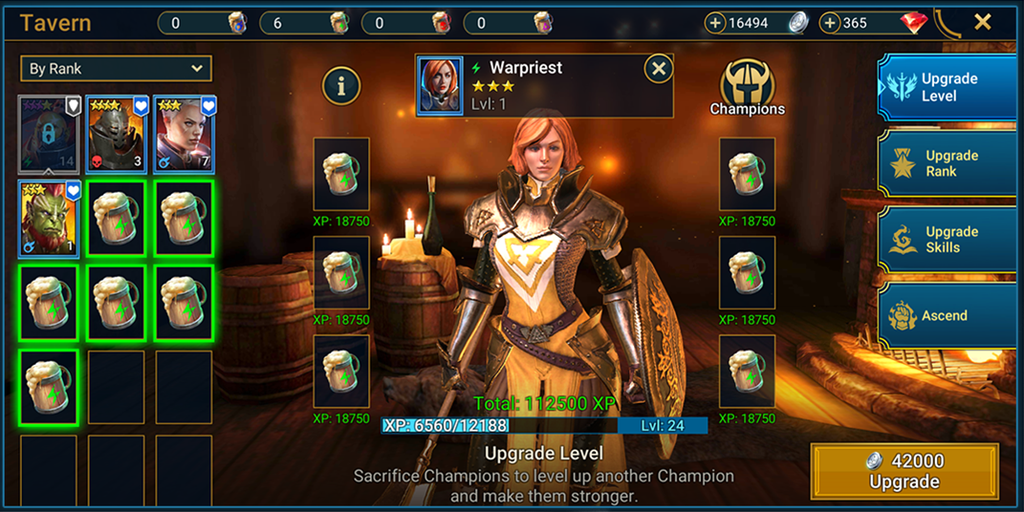Close the Tavern screen
Screen dimensions: 1024x512
pos(983,22)
